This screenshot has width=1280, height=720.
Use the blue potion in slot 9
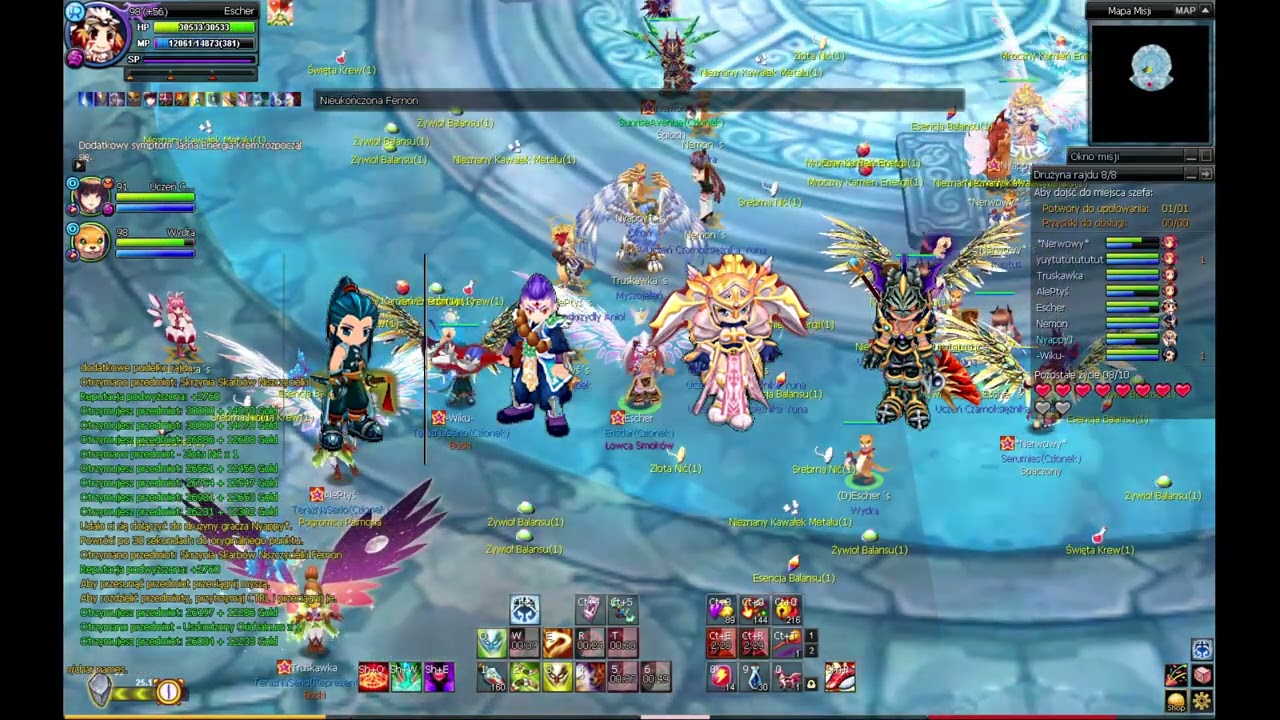755,678
